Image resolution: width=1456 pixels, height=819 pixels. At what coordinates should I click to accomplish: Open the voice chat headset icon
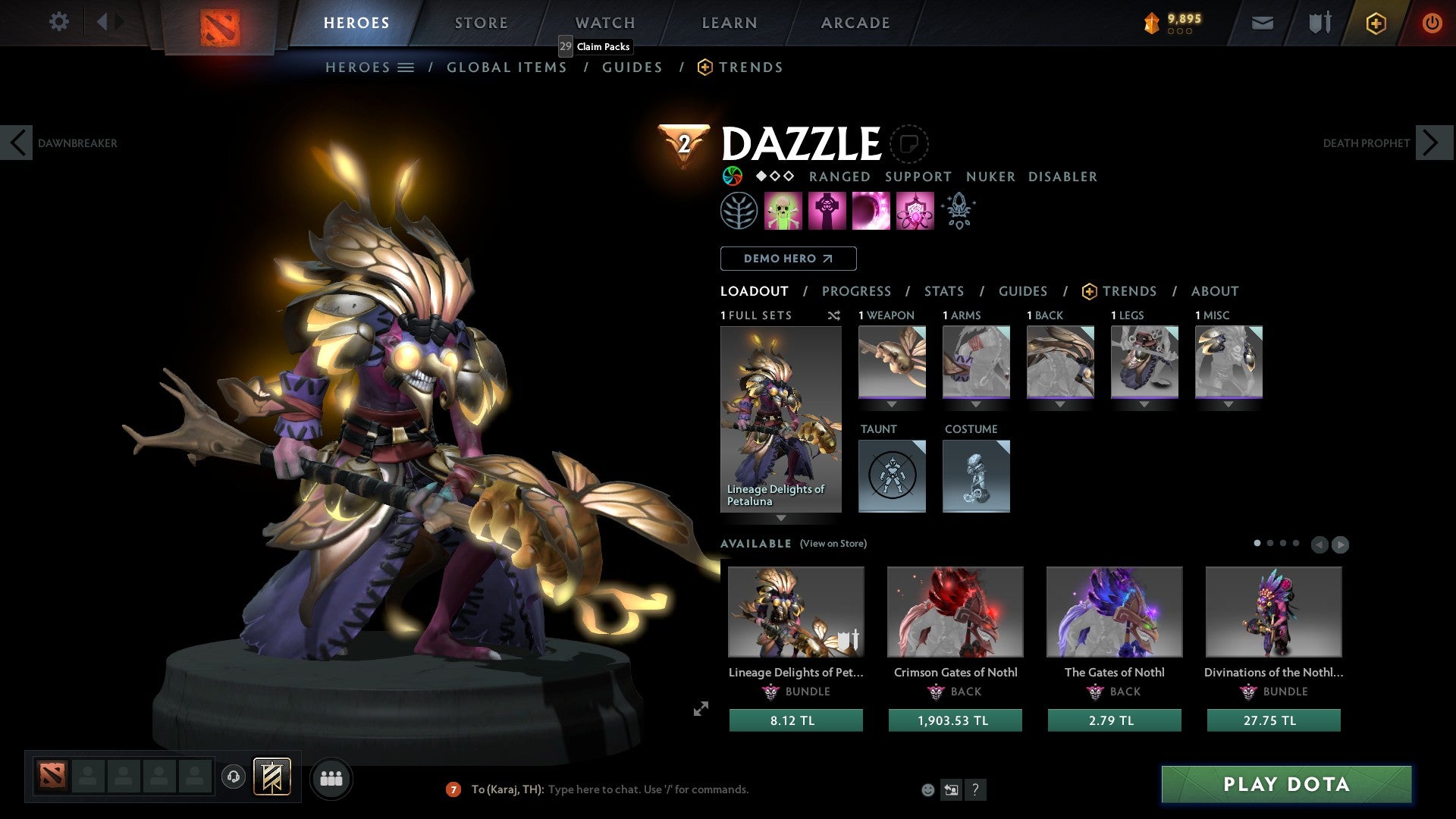point(234,778)
